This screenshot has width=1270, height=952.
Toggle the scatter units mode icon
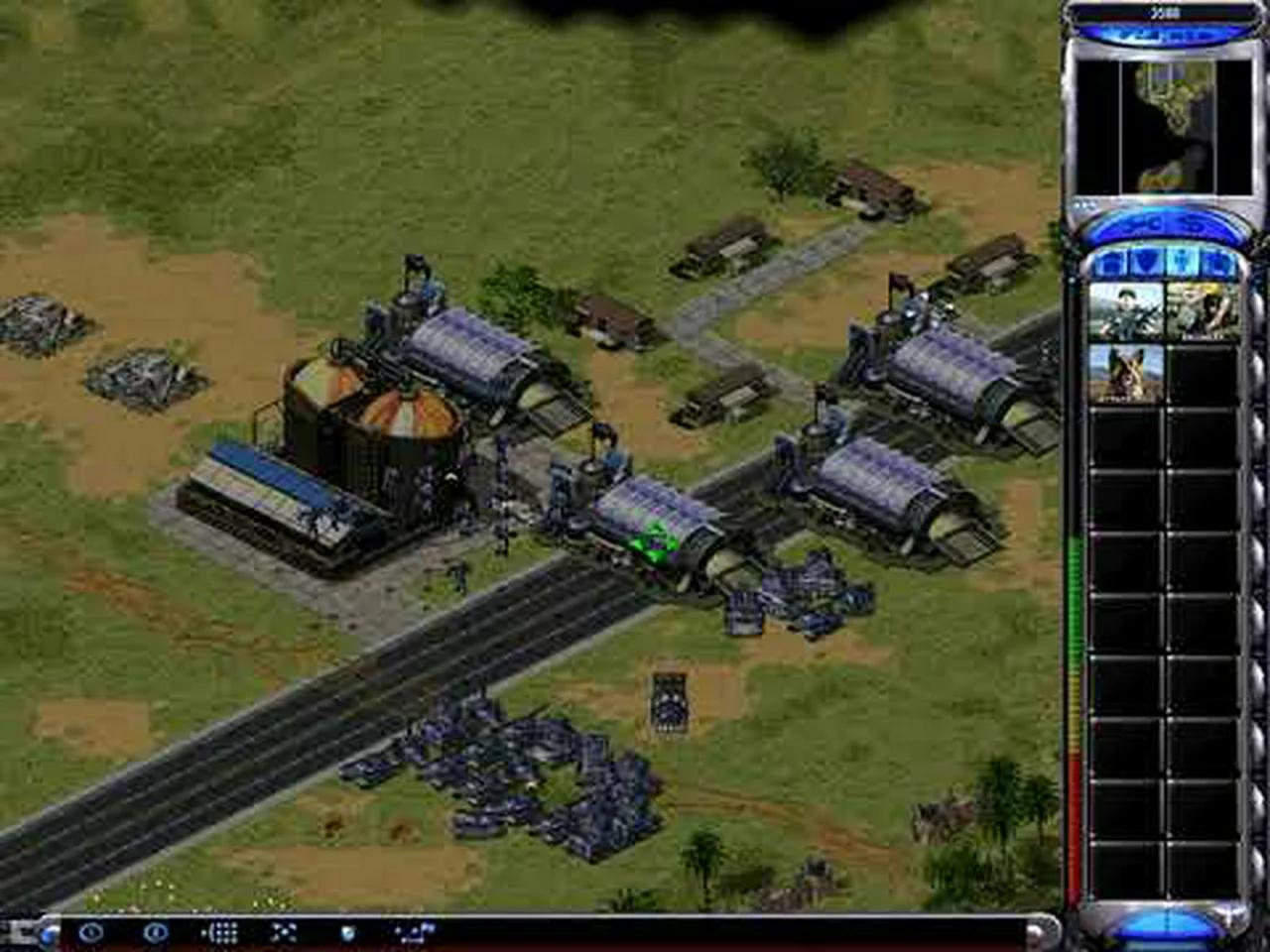click(285, 930)
